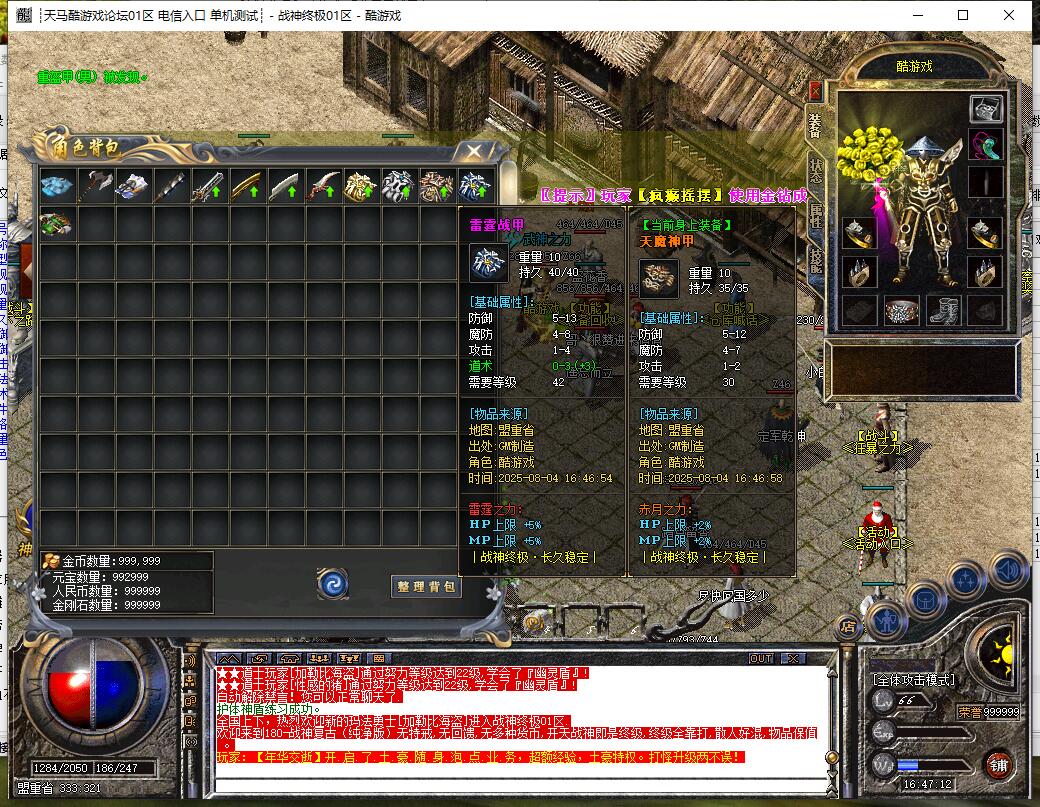Select the blue crystal ore item slot
Screen dimensions: 1040x807
[x=58, y=187]
